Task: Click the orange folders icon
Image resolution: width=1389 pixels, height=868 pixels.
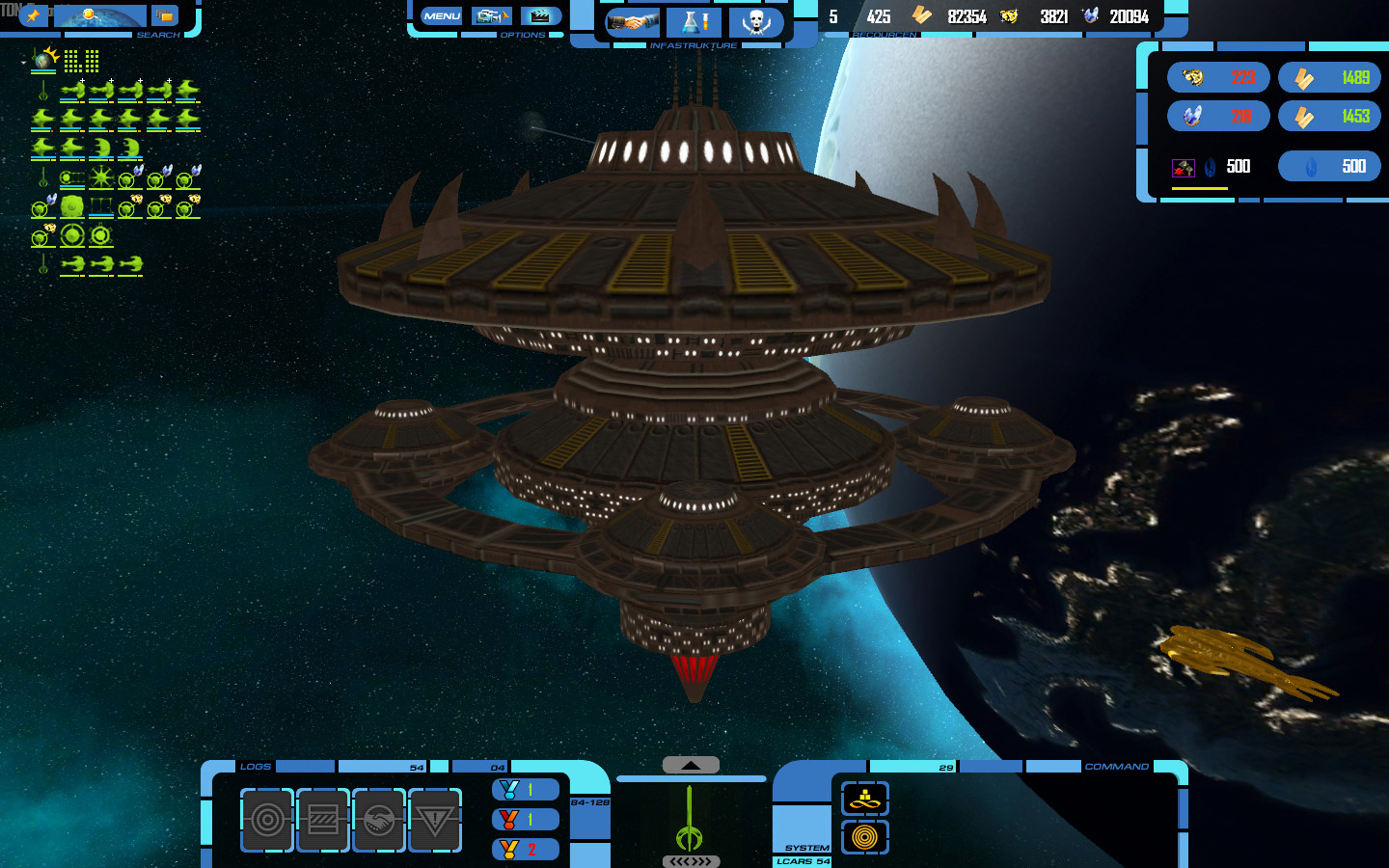Action: 165,16
